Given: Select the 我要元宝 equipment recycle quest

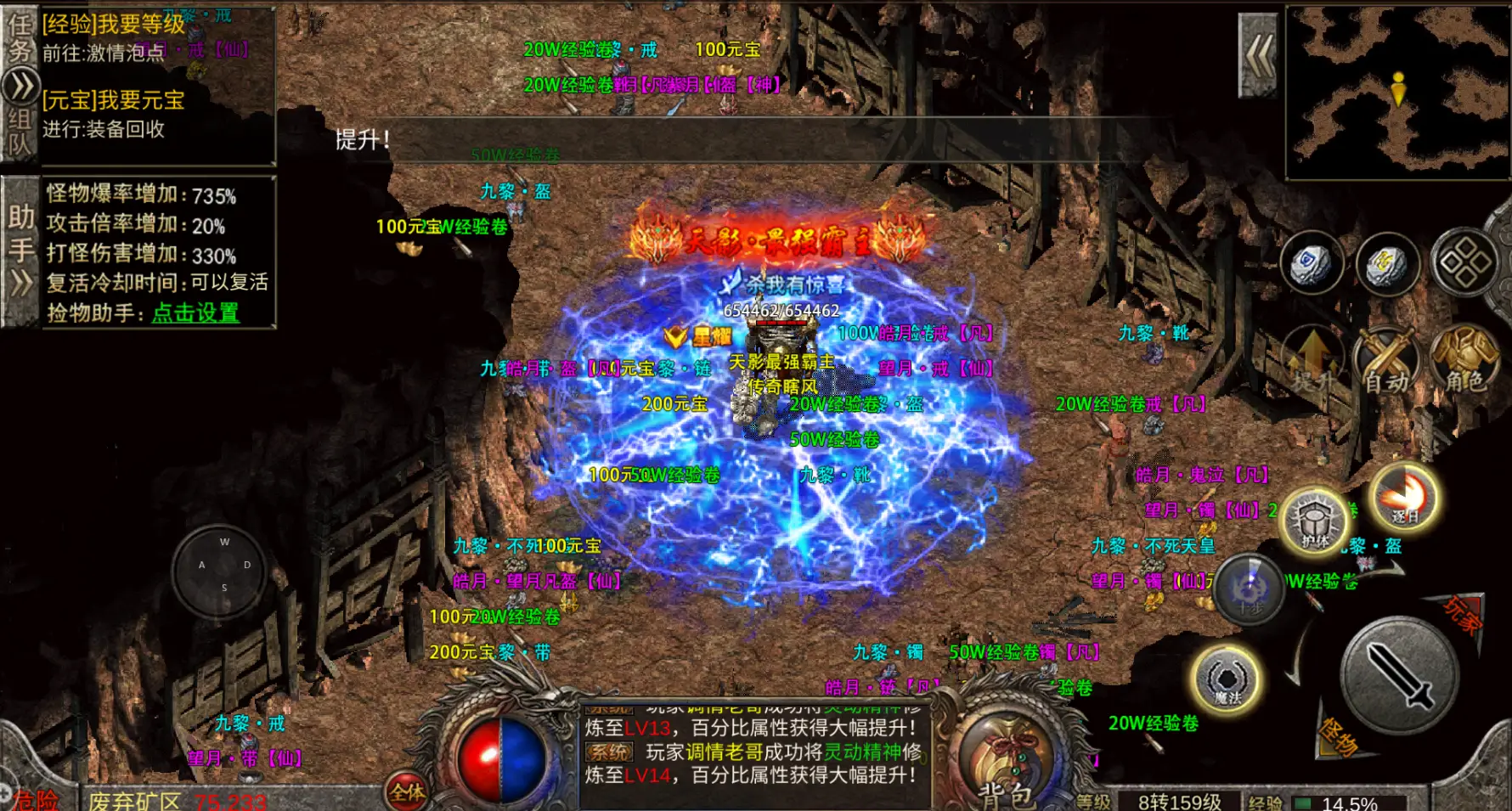Looking at the screenshot, I should pyautogui.click(x=114, y=100).
